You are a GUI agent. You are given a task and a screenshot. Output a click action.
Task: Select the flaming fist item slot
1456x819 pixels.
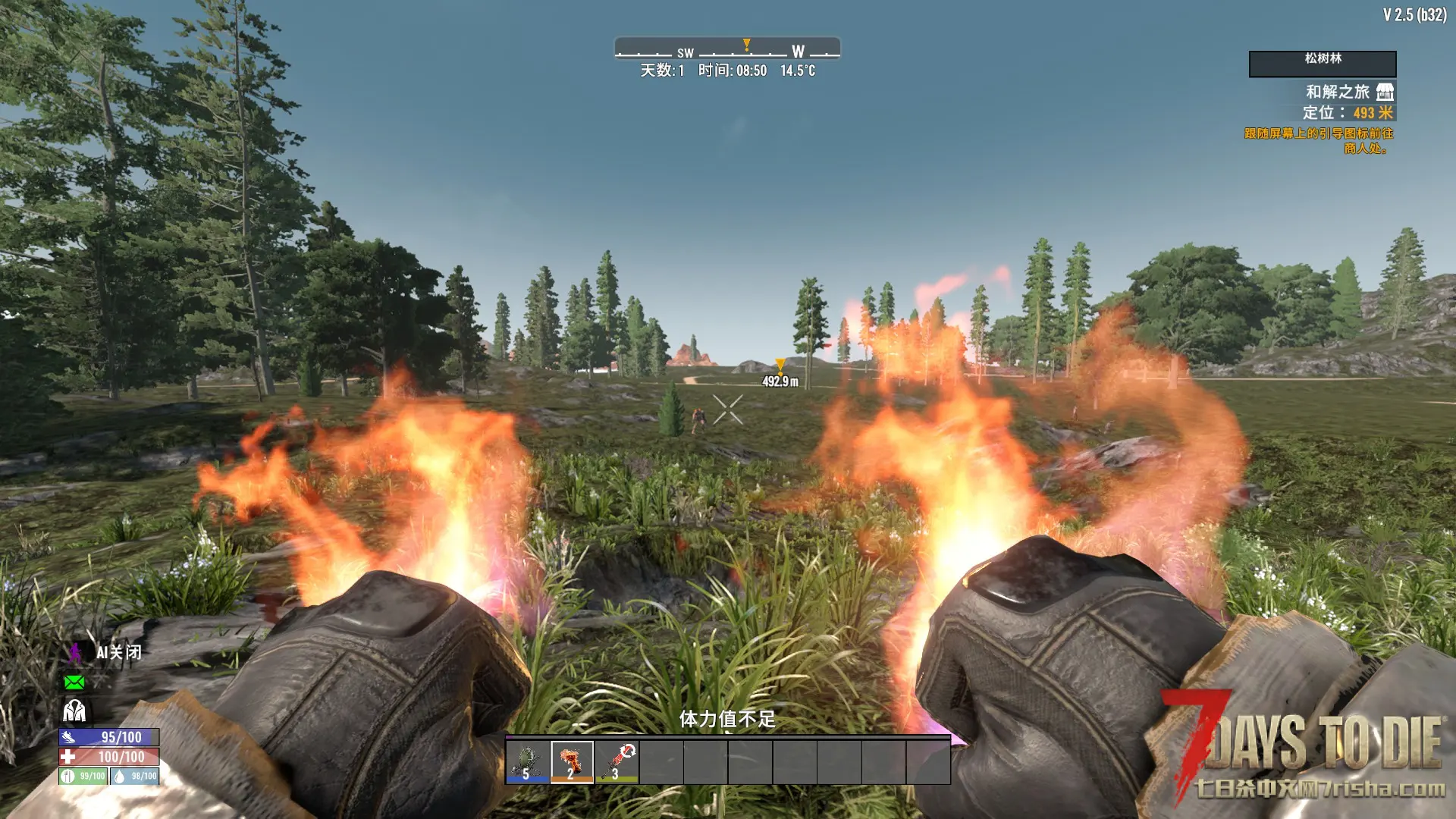572,761
